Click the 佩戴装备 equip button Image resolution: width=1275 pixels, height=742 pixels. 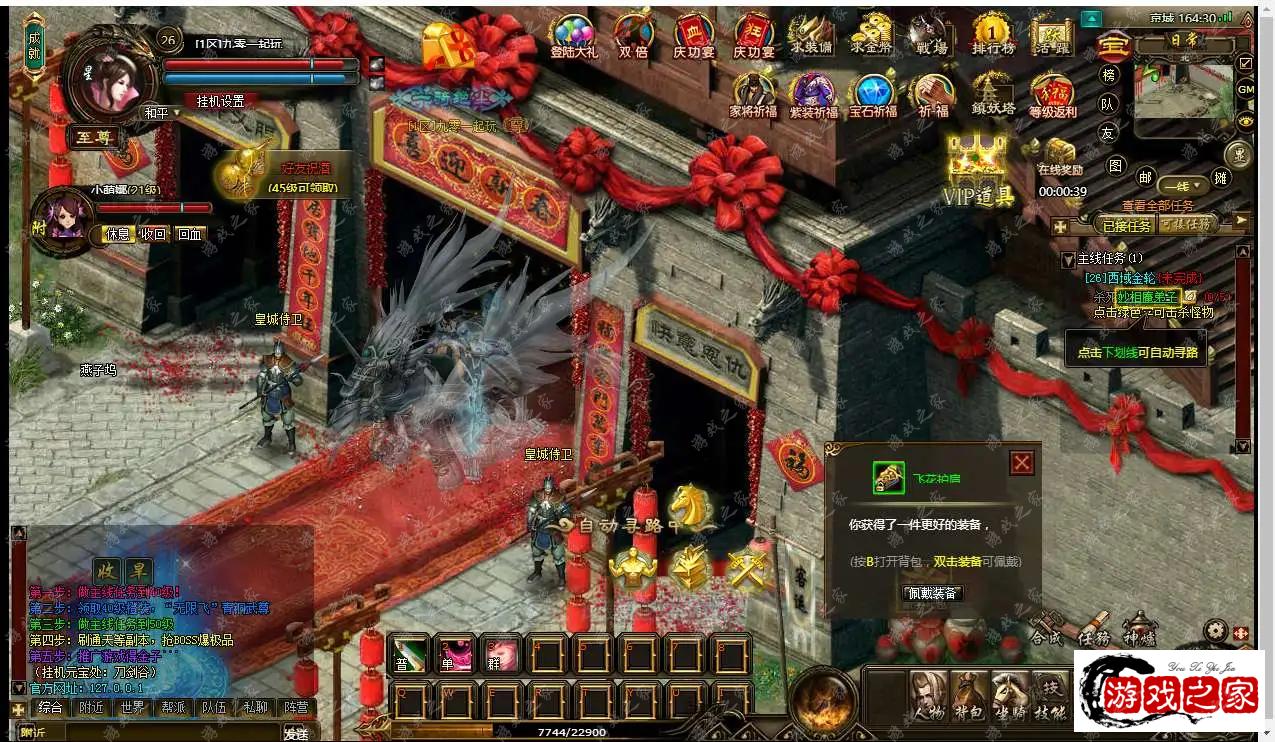tap(930, 593)
